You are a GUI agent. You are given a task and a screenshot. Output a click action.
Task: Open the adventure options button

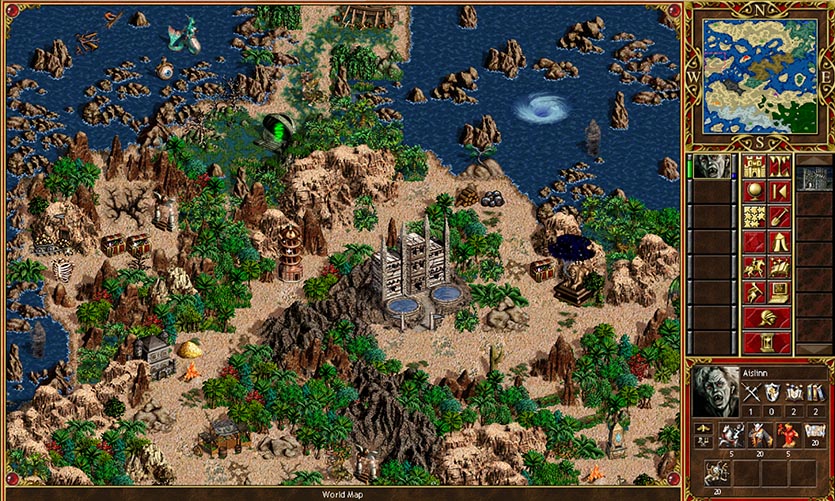pos(753,292)
